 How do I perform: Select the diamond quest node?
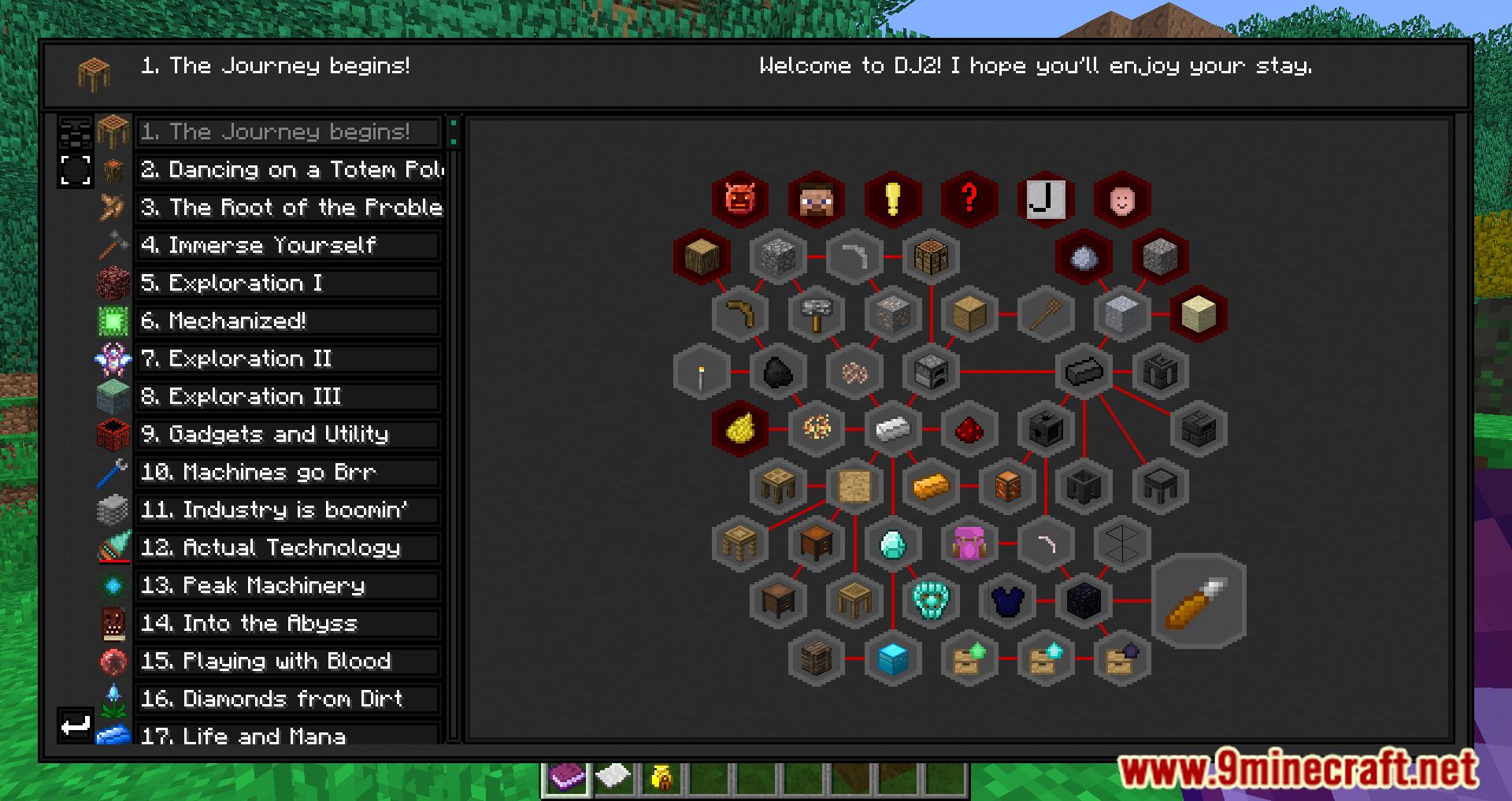[892, 545]
